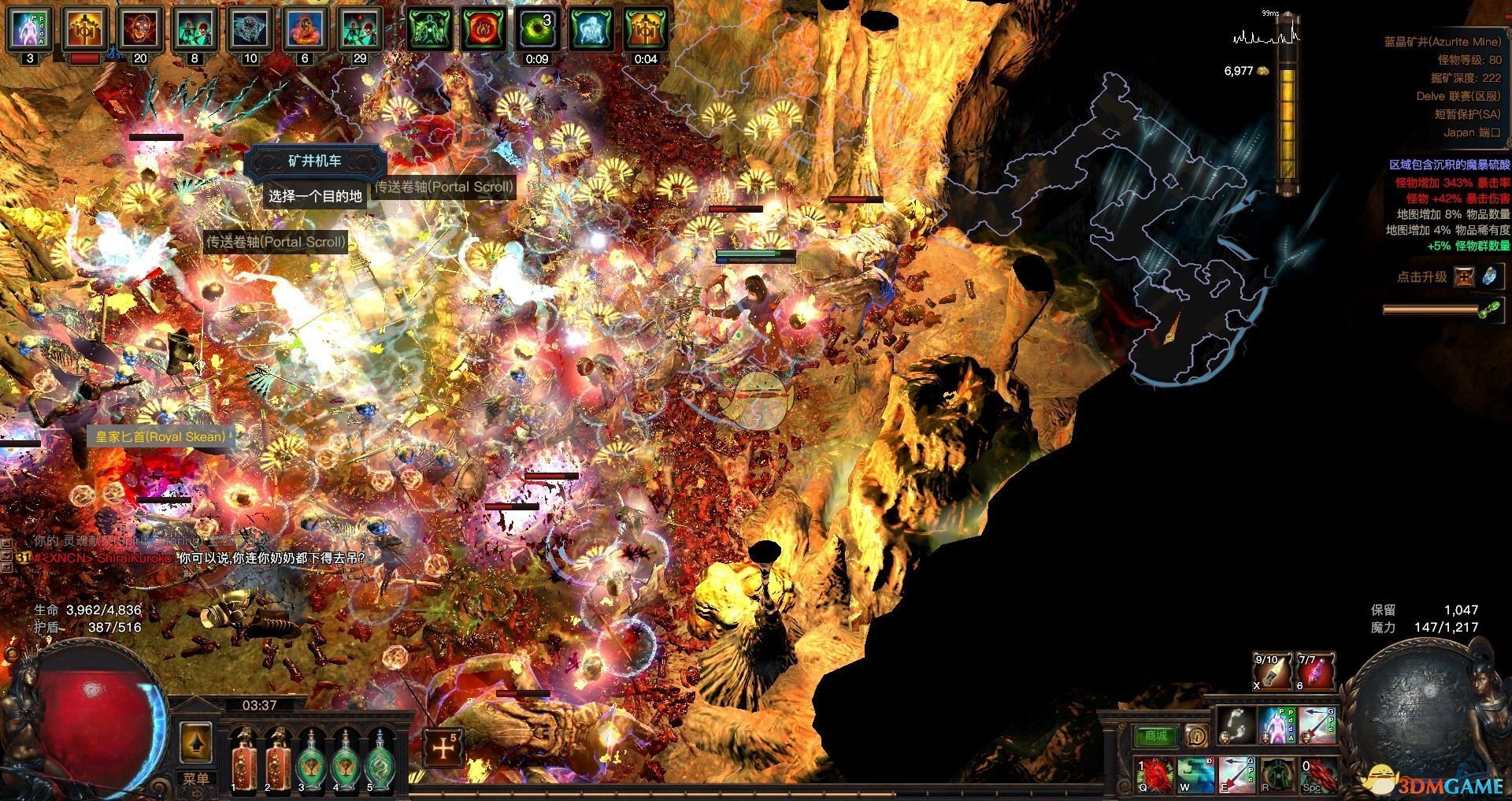Open the green 商城 shop button
The height and width of the screenshot is (801, 1512).
tap(1155, 736)
